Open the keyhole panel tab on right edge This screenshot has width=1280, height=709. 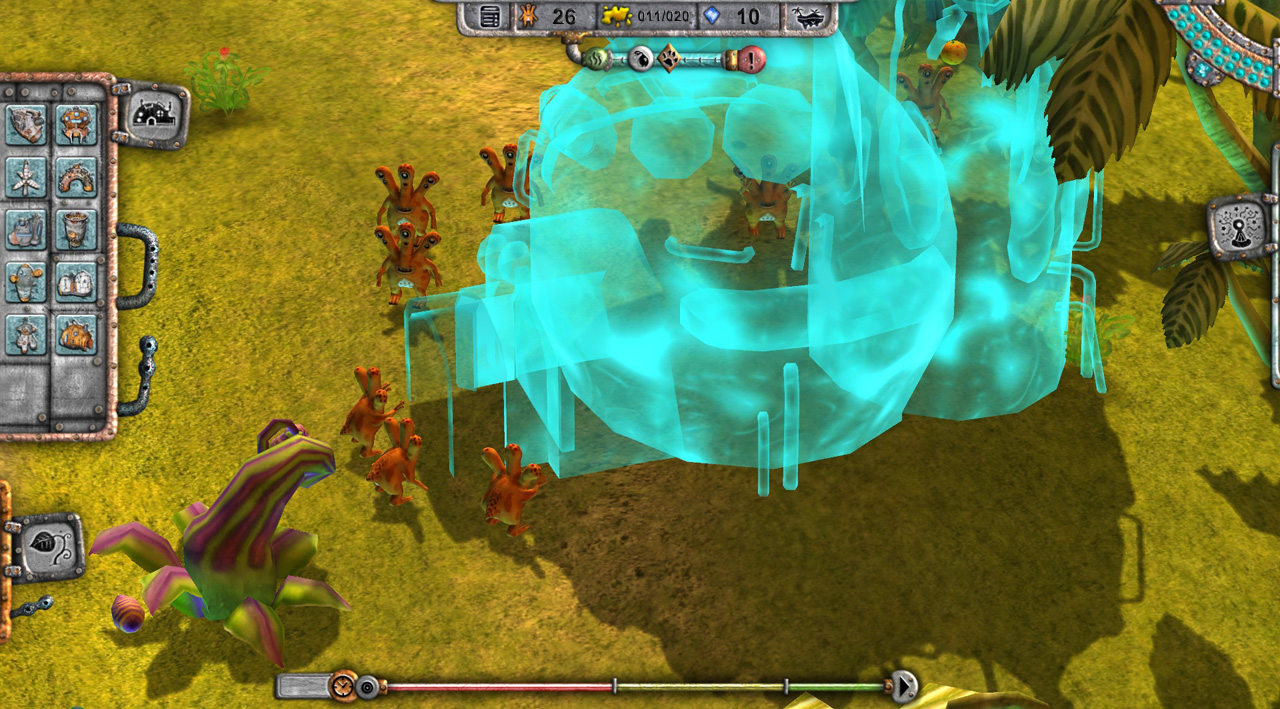point(1240,226)
